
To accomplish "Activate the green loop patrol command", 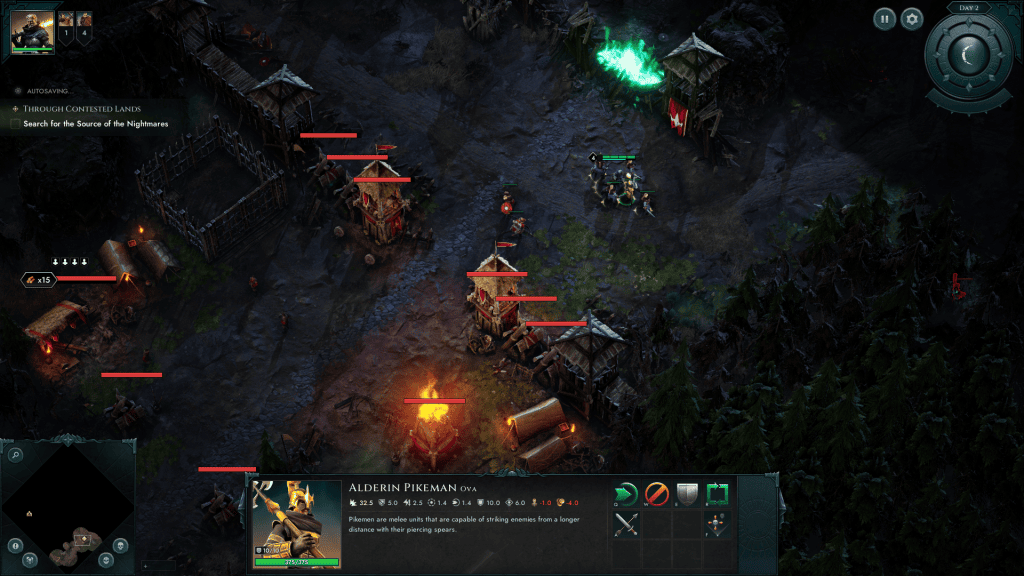I will 717,493.
